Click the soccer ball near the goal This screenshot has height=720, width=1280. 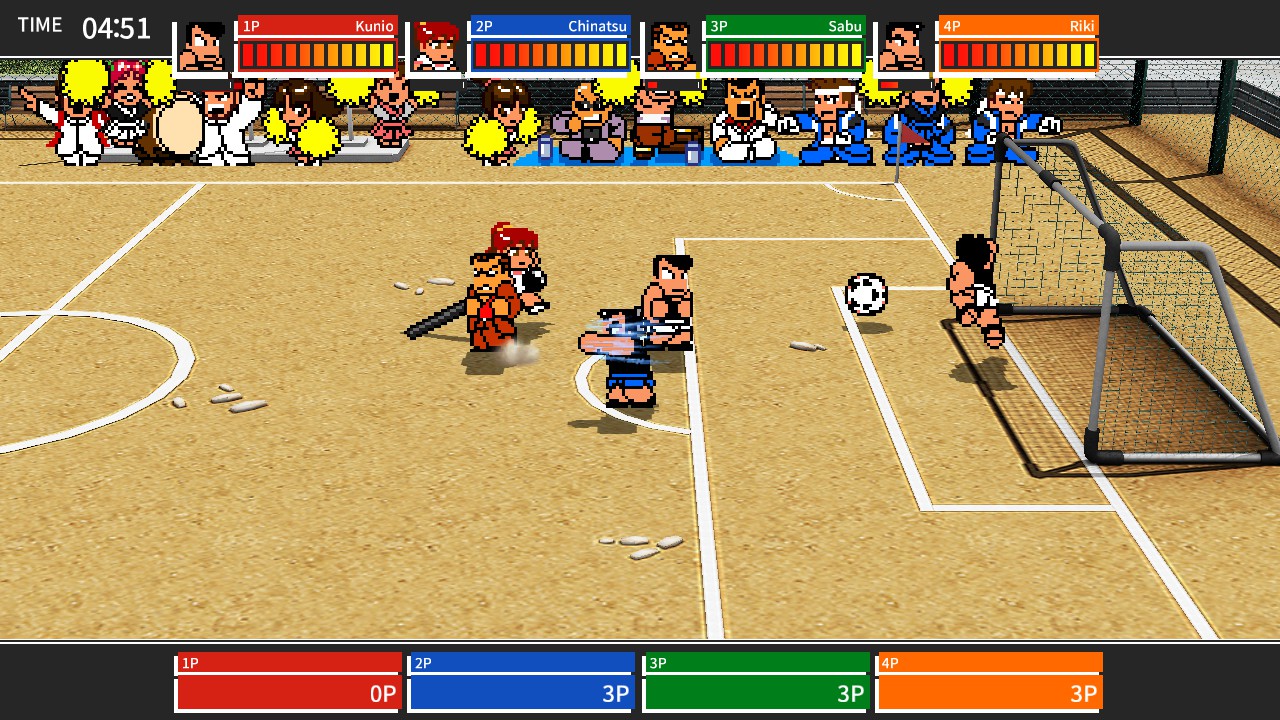(866, 295)
